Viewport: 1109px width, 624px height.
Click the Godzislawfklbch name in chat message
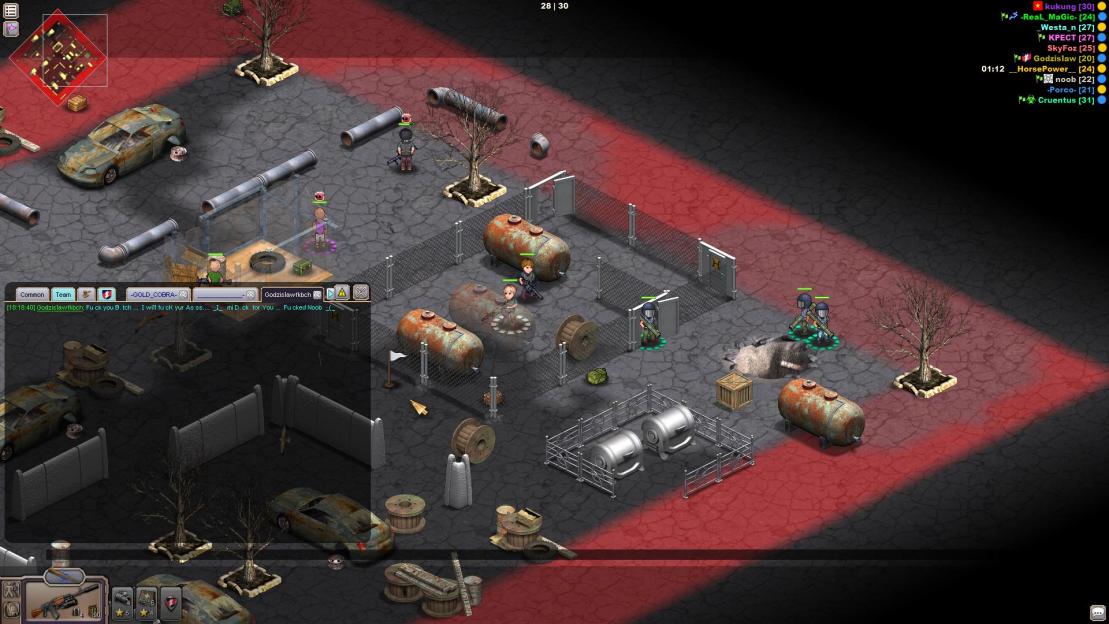(x=60, y=308)
